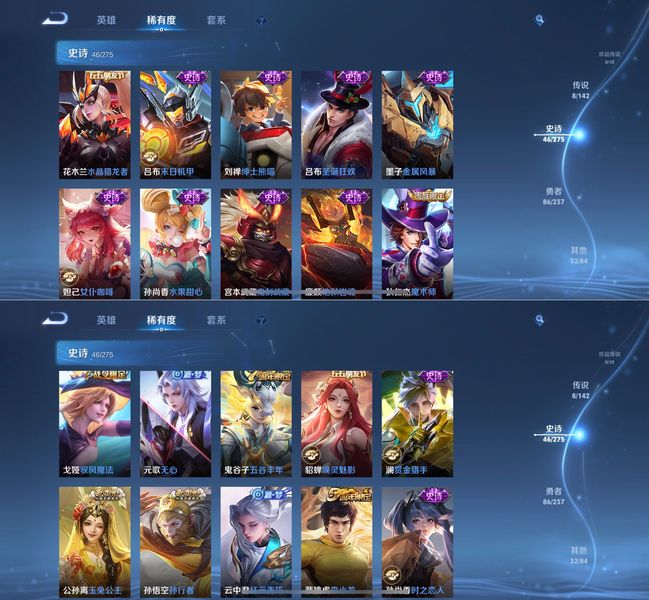Choose the 元歌 无心 skin card
This screenshot has width=649, height=600.
(x=175, y=423)
